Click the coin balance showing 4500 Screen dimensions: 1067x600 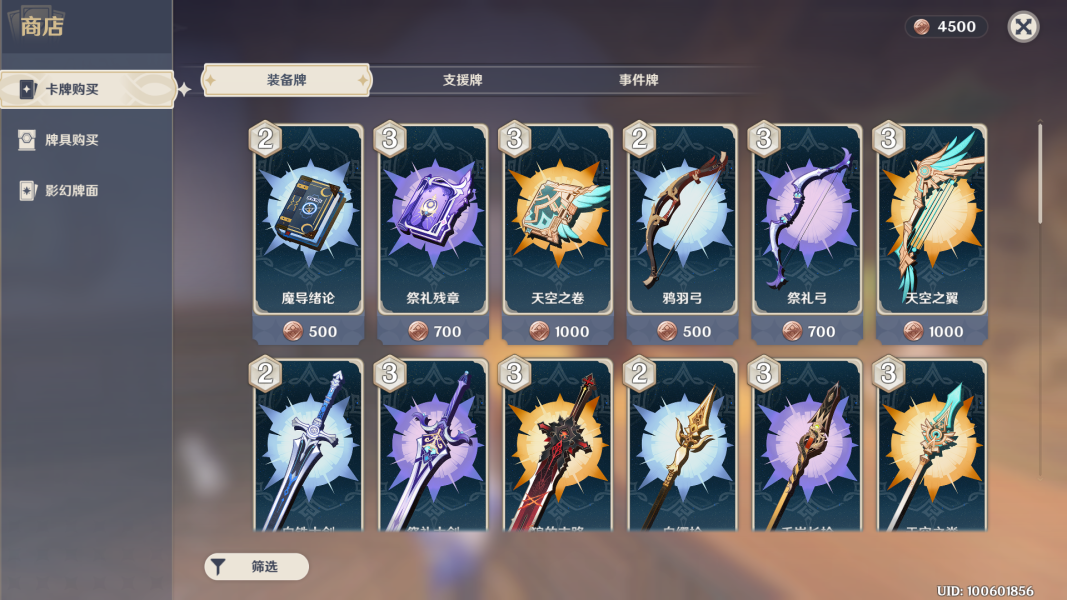tap(946, 27)
